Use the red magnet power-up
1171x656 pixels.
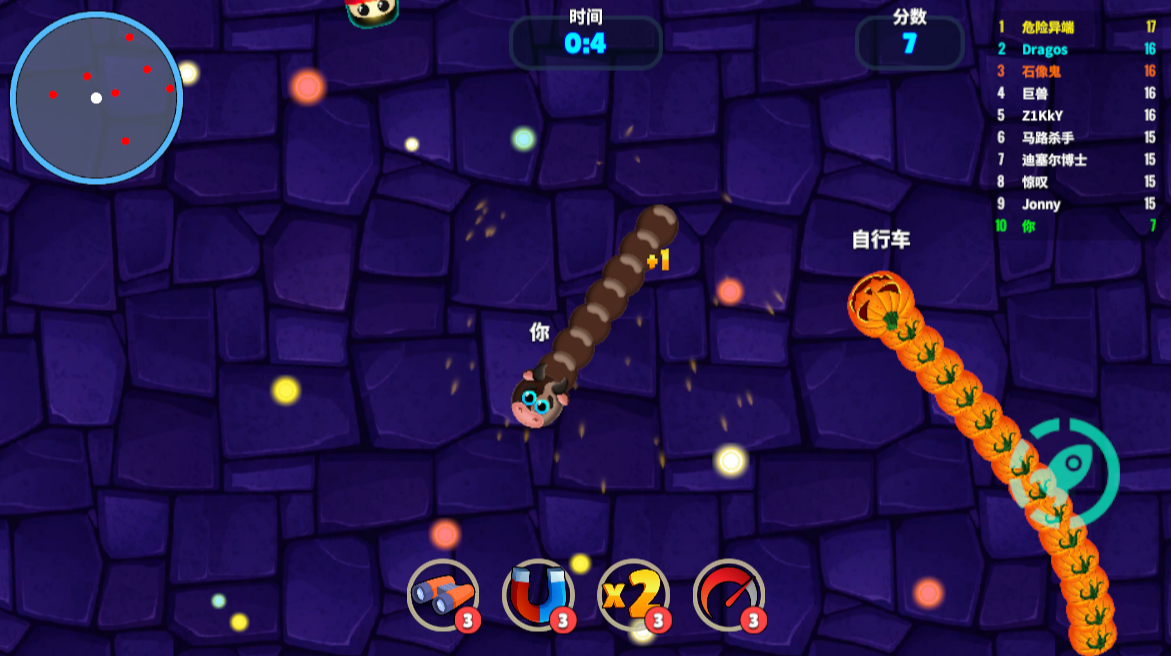(537, 595)
